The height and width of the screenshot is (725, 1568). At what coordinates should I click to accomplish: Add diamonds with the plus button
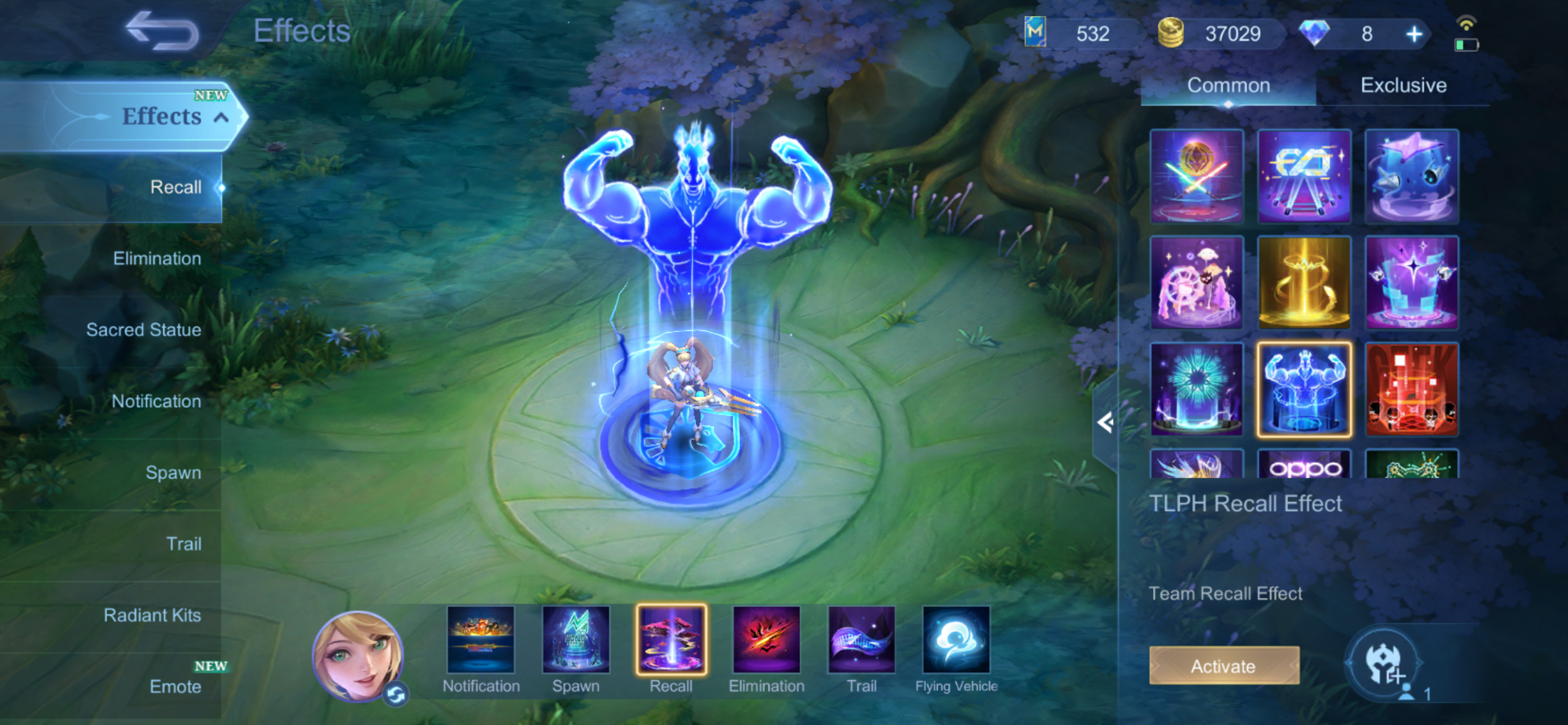[1414, 34]
